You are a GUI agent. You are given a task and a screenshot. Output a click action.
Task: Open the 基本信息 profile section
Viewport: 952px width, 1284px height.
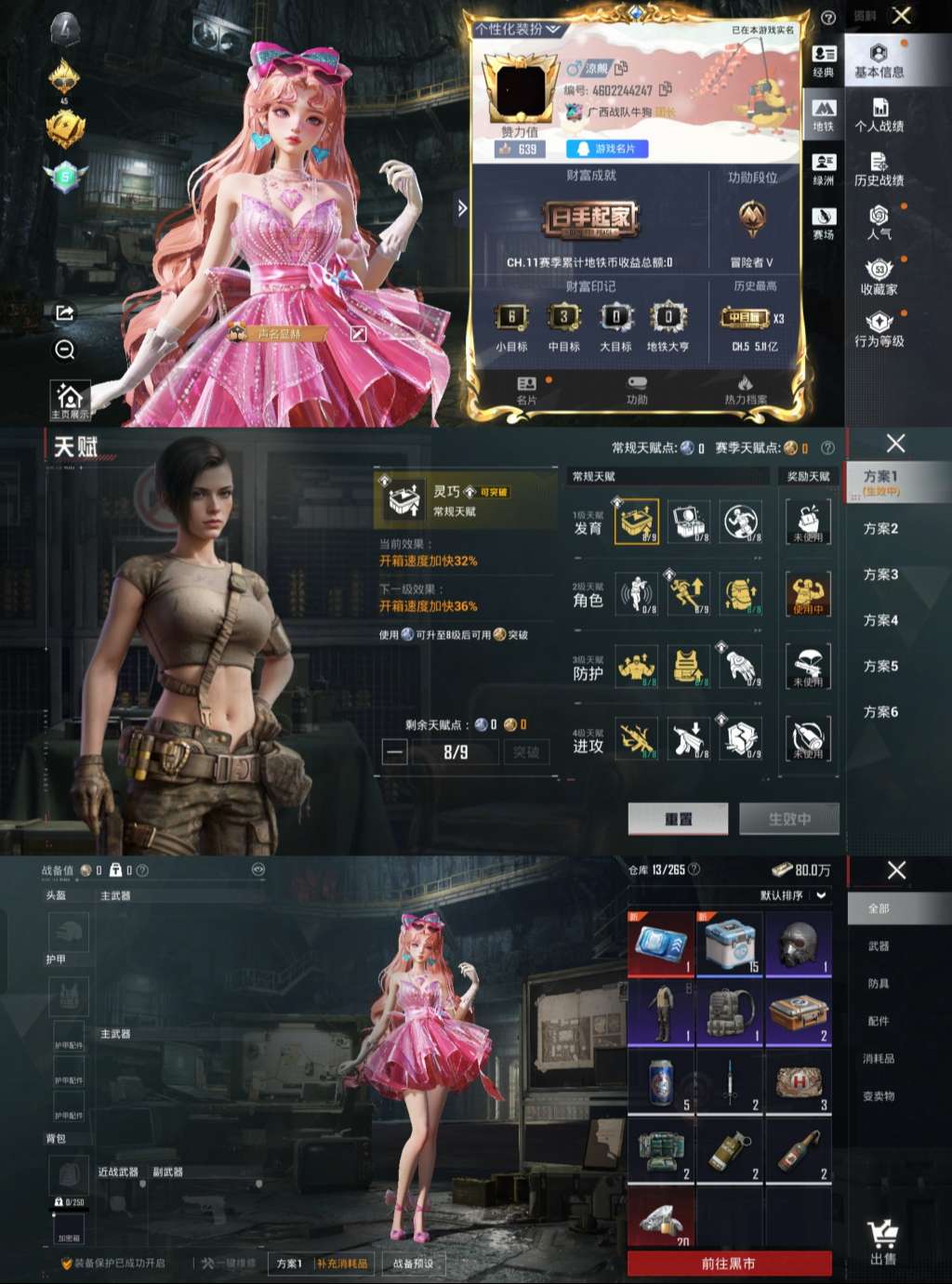879,60
